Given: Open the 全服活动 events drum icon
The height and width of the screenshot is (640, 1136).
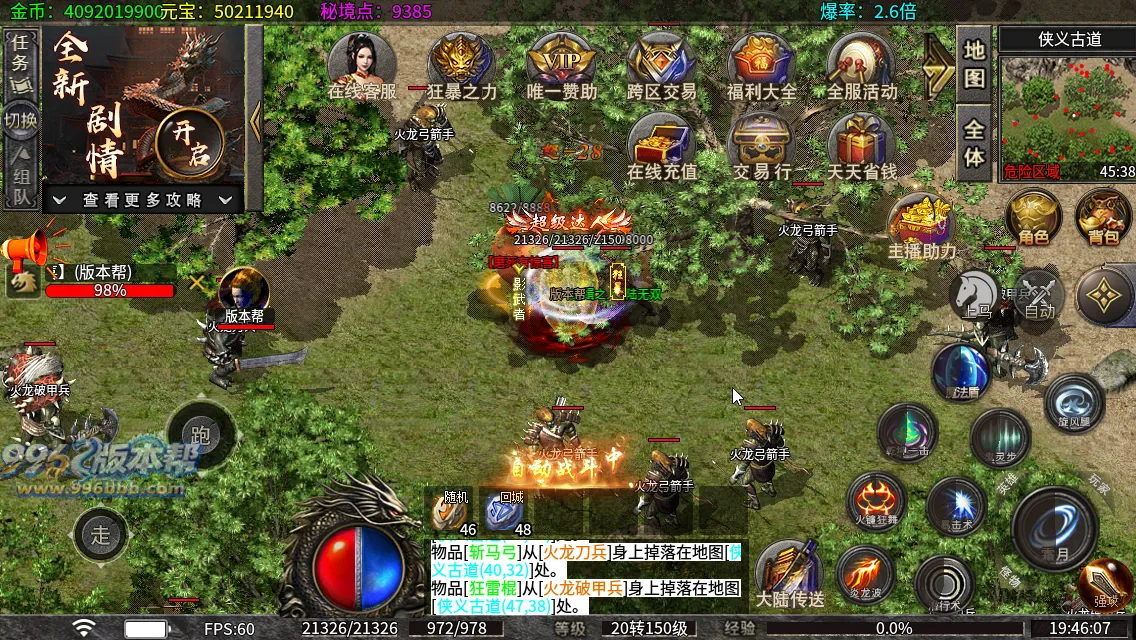Looking at the screenshot, I should [x=861, y=65].
